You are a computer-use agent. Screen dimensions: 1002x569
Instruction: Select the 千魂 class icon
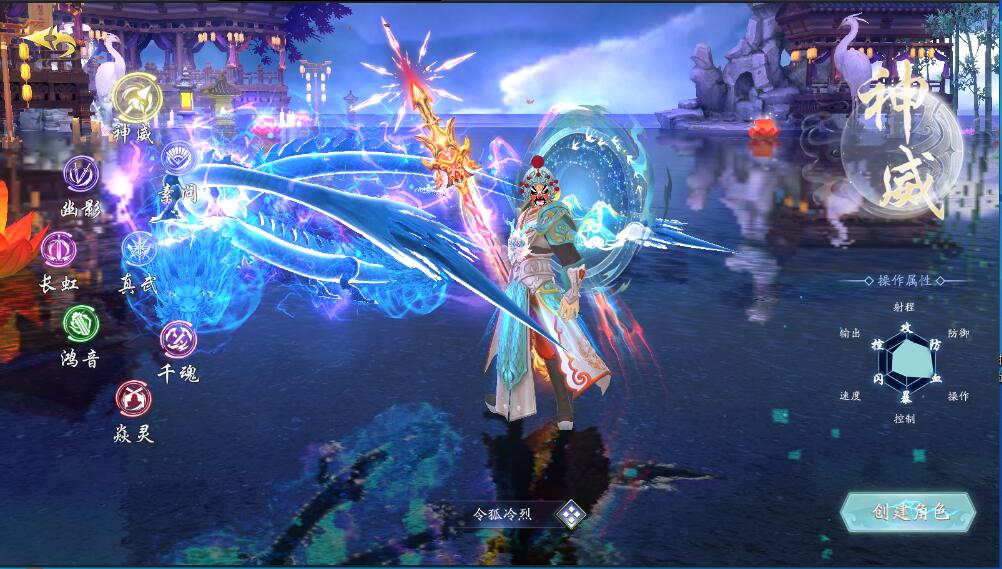pos(179,339)
